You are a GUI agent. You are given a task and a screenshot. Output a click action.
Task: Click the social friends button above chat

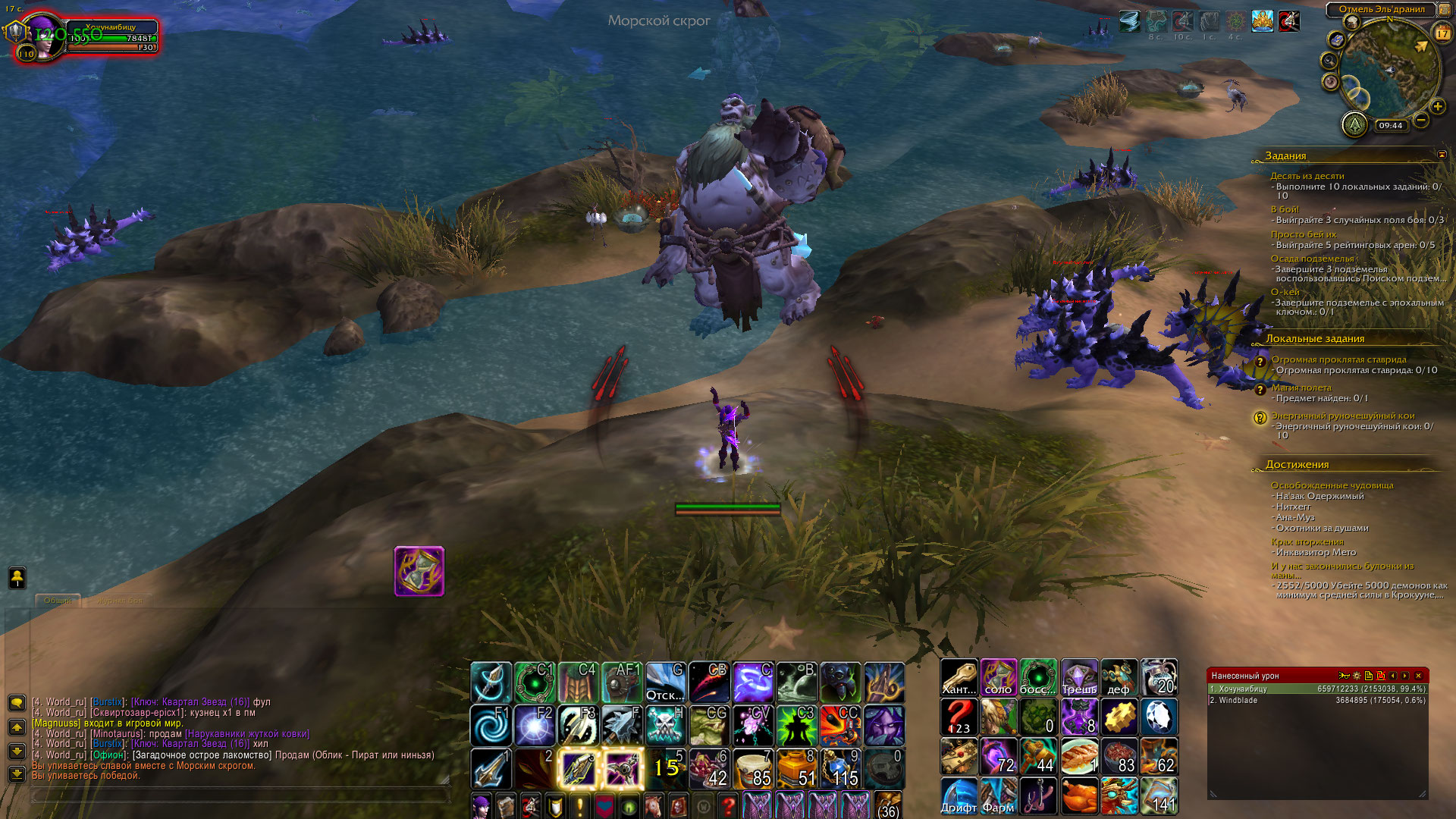pos(17,578)
